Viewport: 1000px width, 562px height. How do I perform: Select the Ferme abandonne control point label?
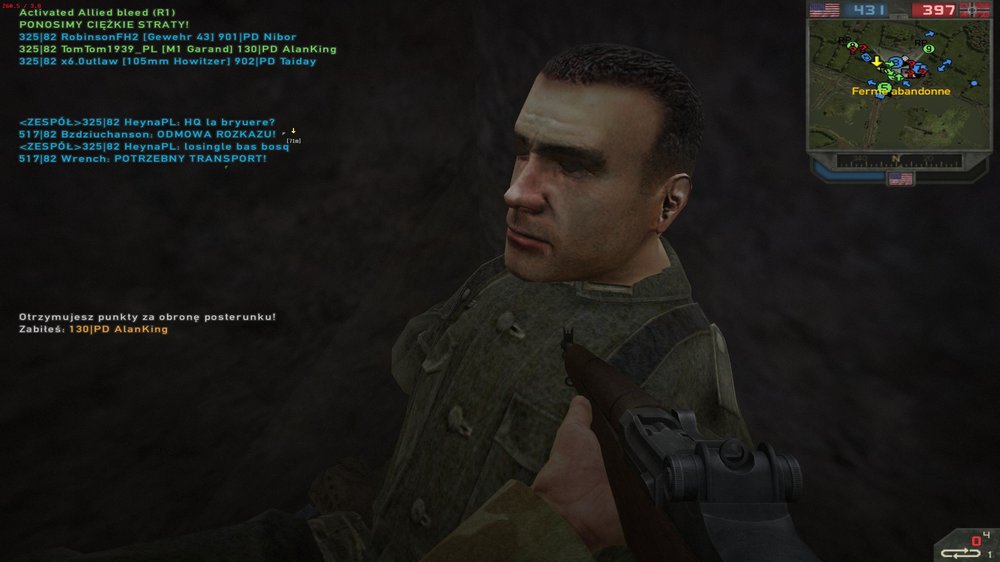[900, 91]
